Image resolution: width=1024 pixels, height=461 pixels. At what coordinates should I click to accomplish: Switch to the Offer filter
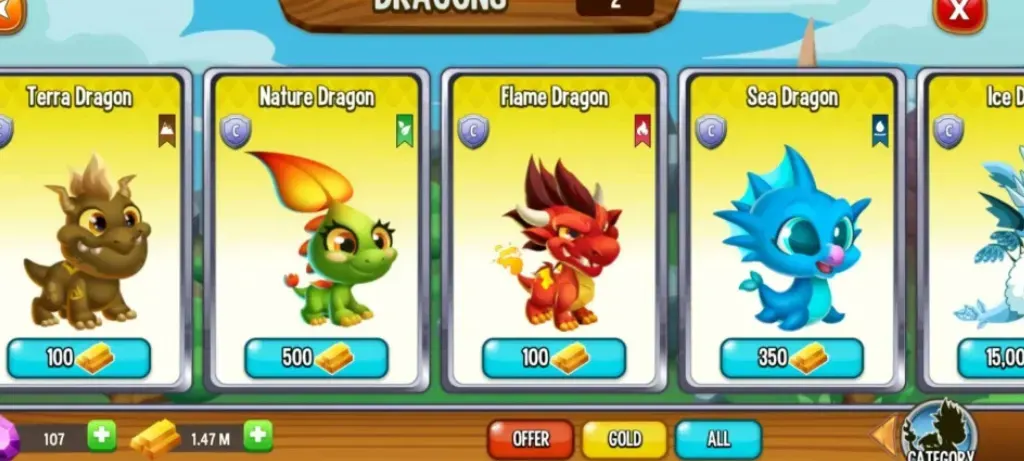(530, 439)
